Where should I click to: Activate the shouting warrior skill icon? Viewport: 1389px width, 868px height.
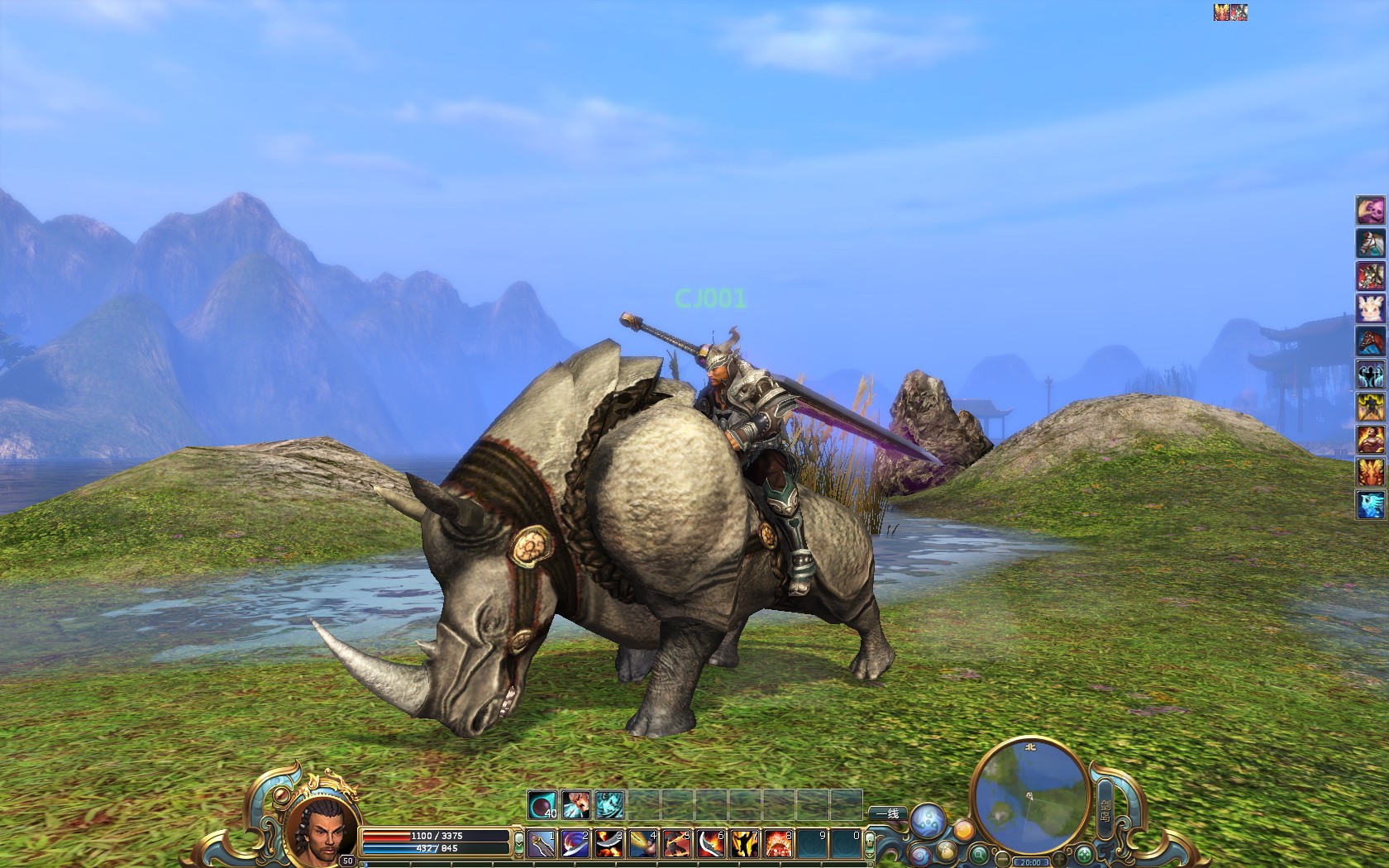coord(576,804)
